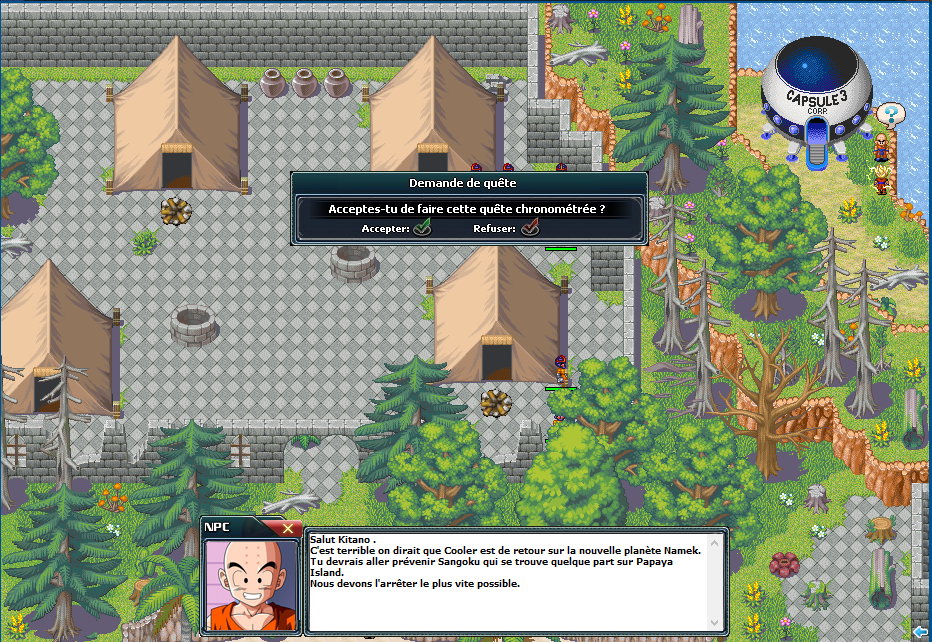Refuse the quest with the red checkmark
Viewport: 932px width, 642px height.
530,228
